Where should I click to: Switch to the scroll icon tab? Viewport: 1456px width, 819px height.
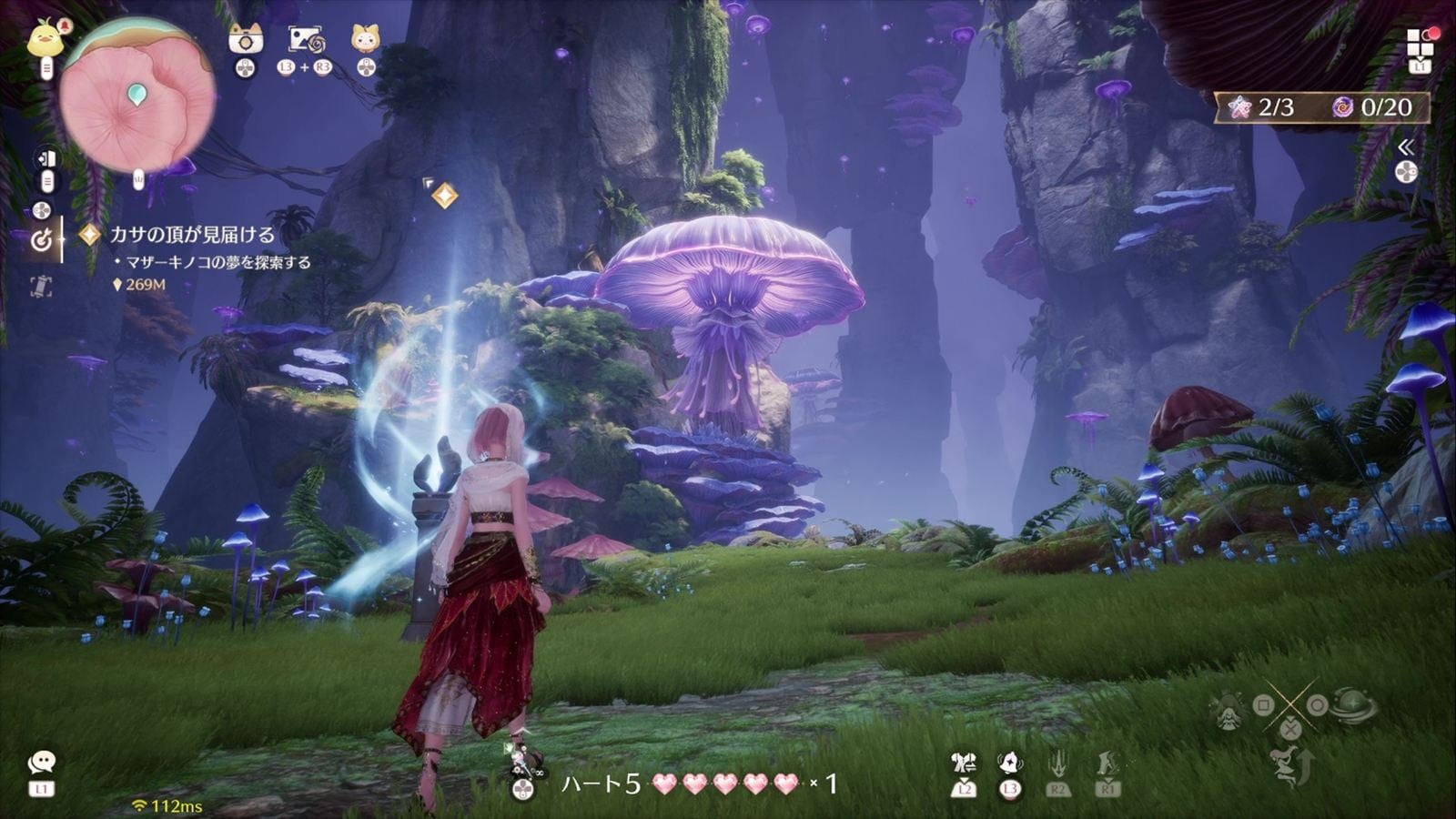[x=41, y=287]
